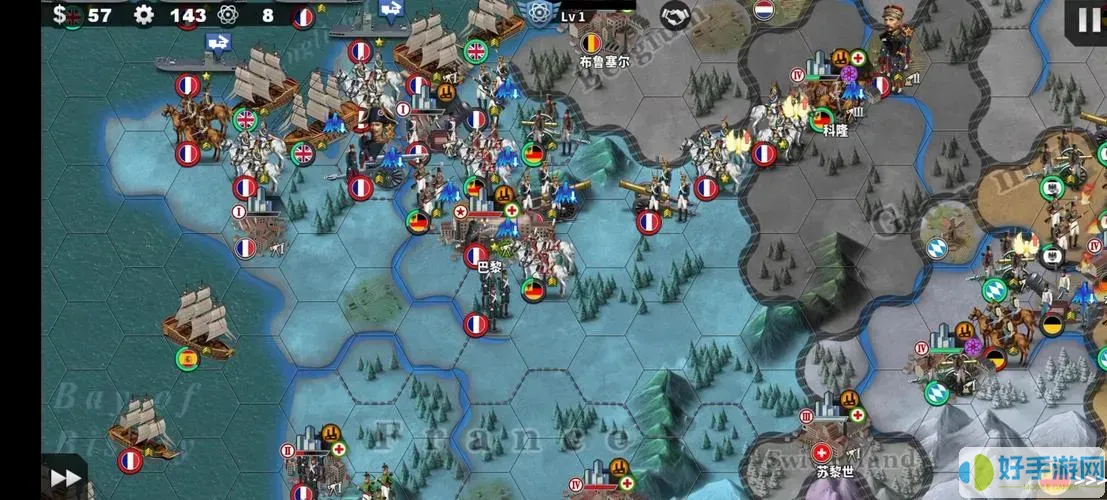Click the fast-forward double-arrow button
This screenshot has width=1107, height=500.
pyautogui.click(x=65, y=478)
